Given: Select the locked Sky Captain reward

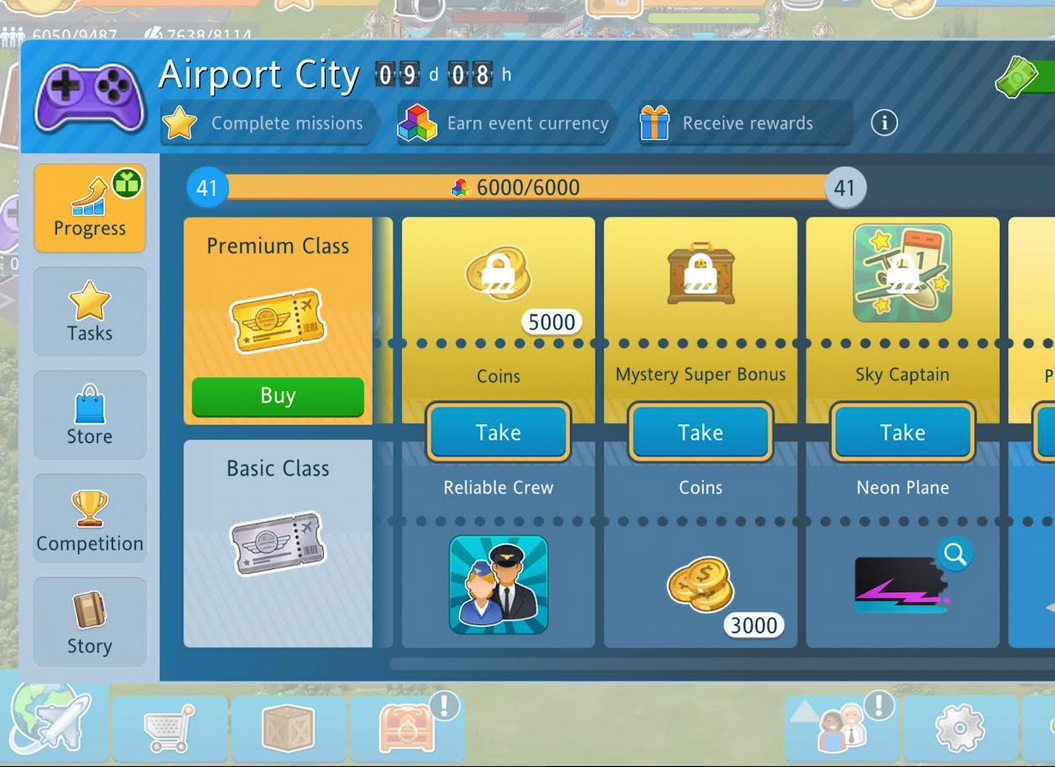Looking at the screenshot, I should (x=902, y=273).
